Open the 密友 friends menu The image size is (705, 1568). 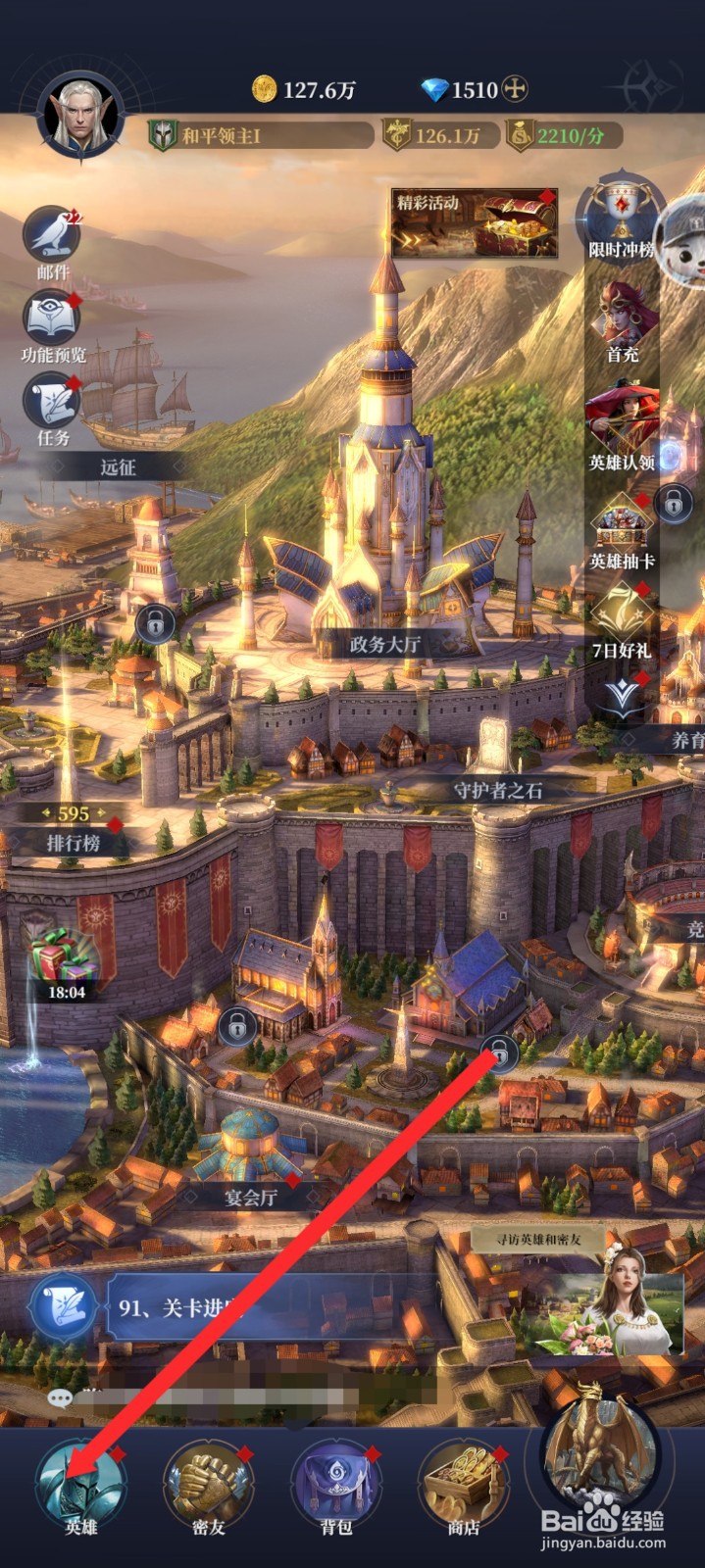208,1487
